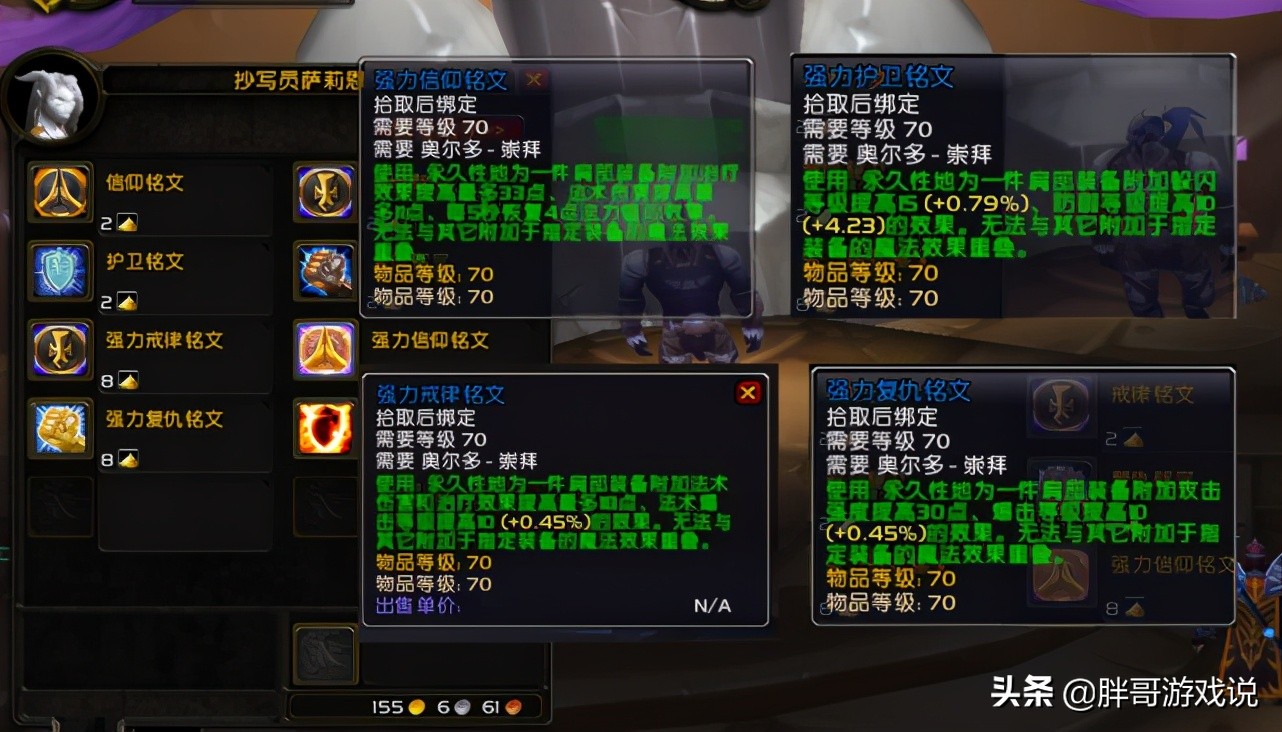The image size is (1282, 732).
Task: Click the N/A sell price text
Action: tap(711, 605)
